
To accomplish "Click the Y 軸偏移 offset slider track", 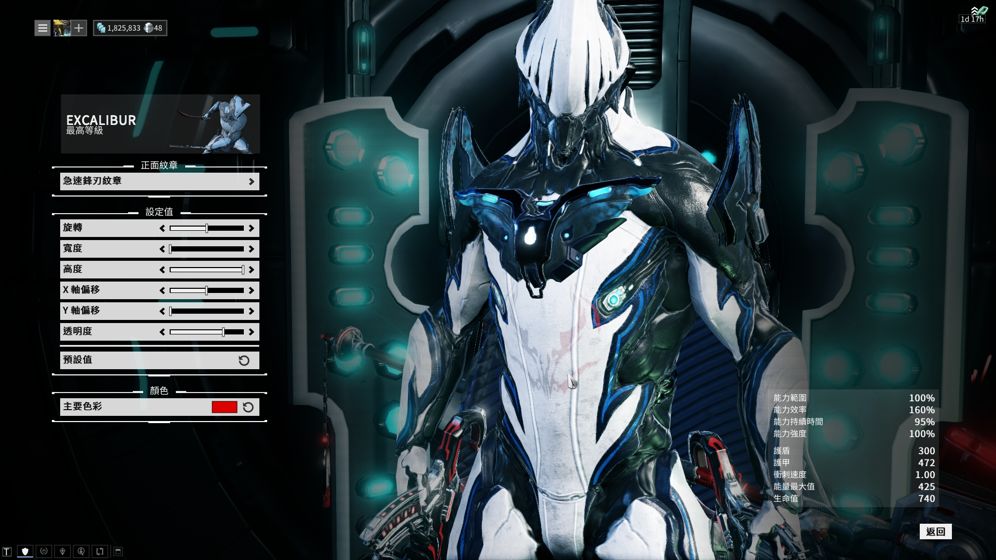I will 207,311.
